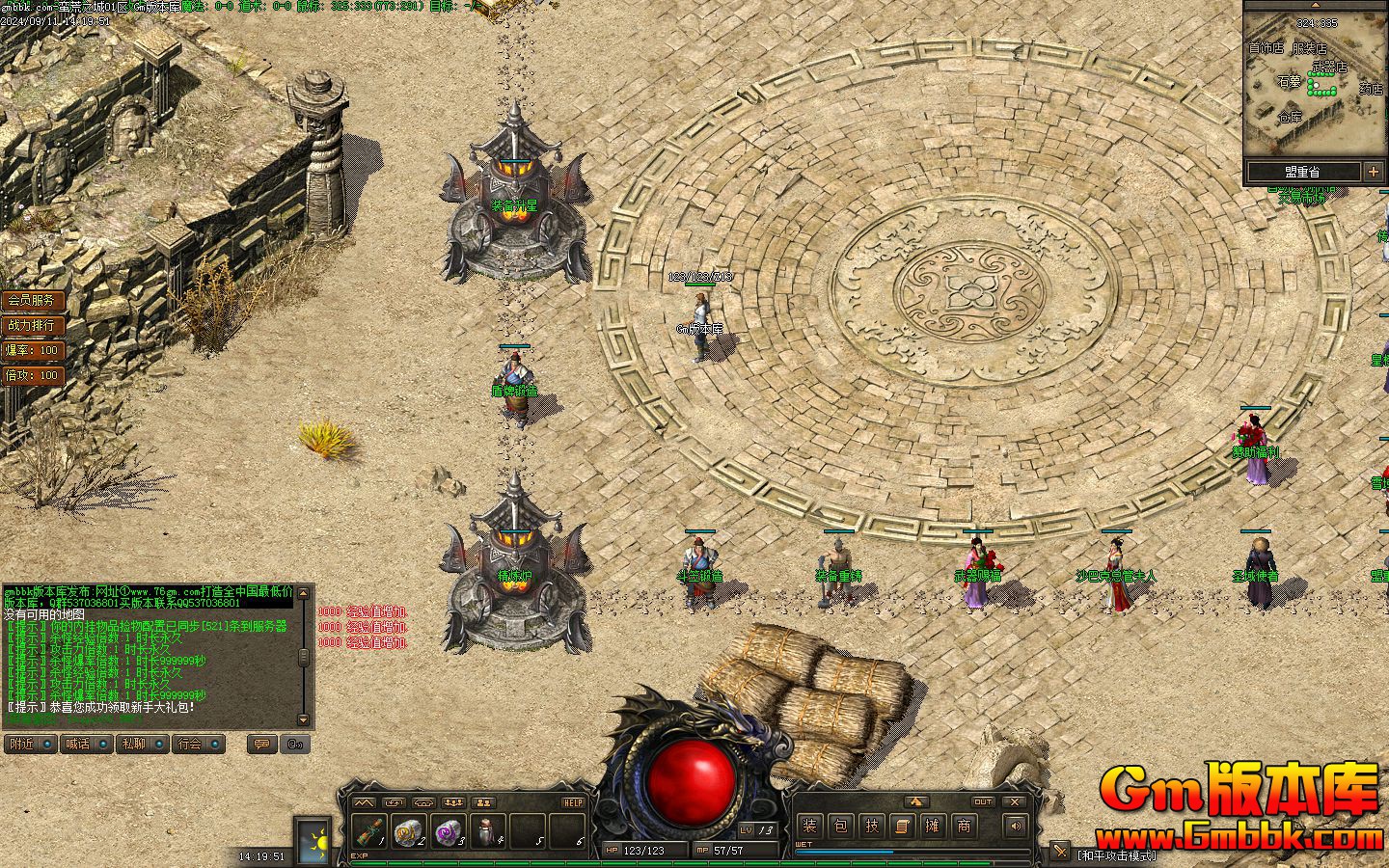Open the 会员服务 membership panel
The height and width of the screenshot is (868, 1389).
(32, 301)
